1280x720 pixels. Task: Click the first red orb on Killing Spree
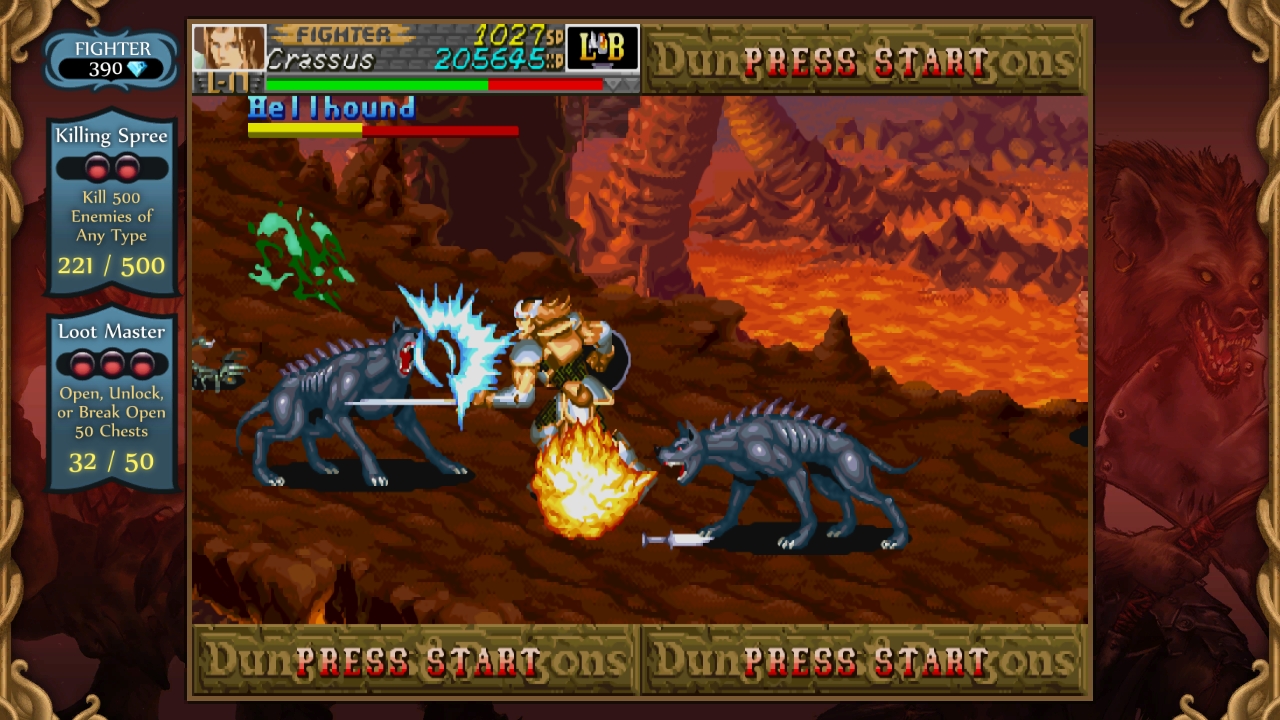(98, 168)
